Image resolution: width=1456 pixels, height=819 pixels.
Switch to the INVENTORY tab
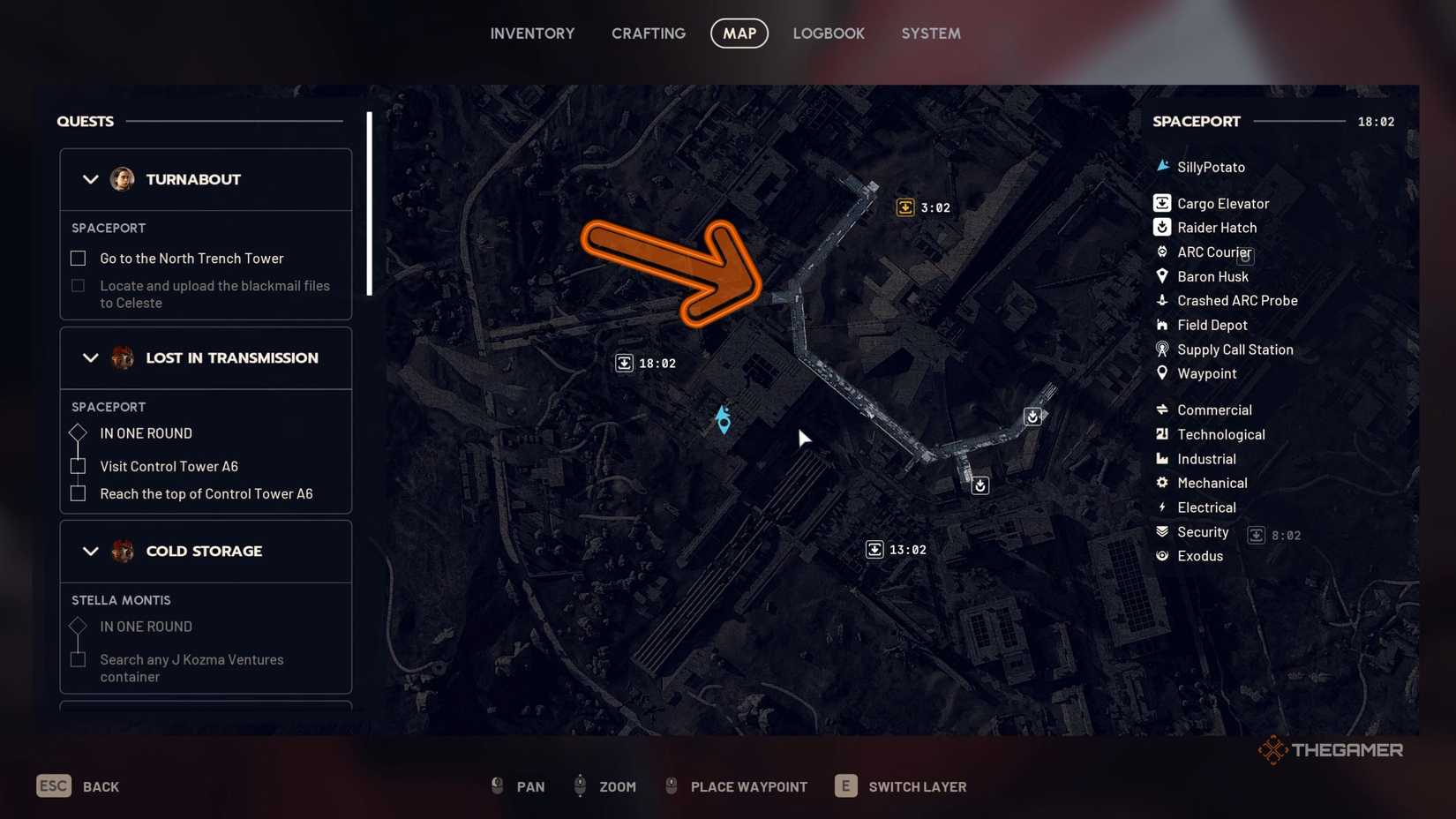coord(532,33)
